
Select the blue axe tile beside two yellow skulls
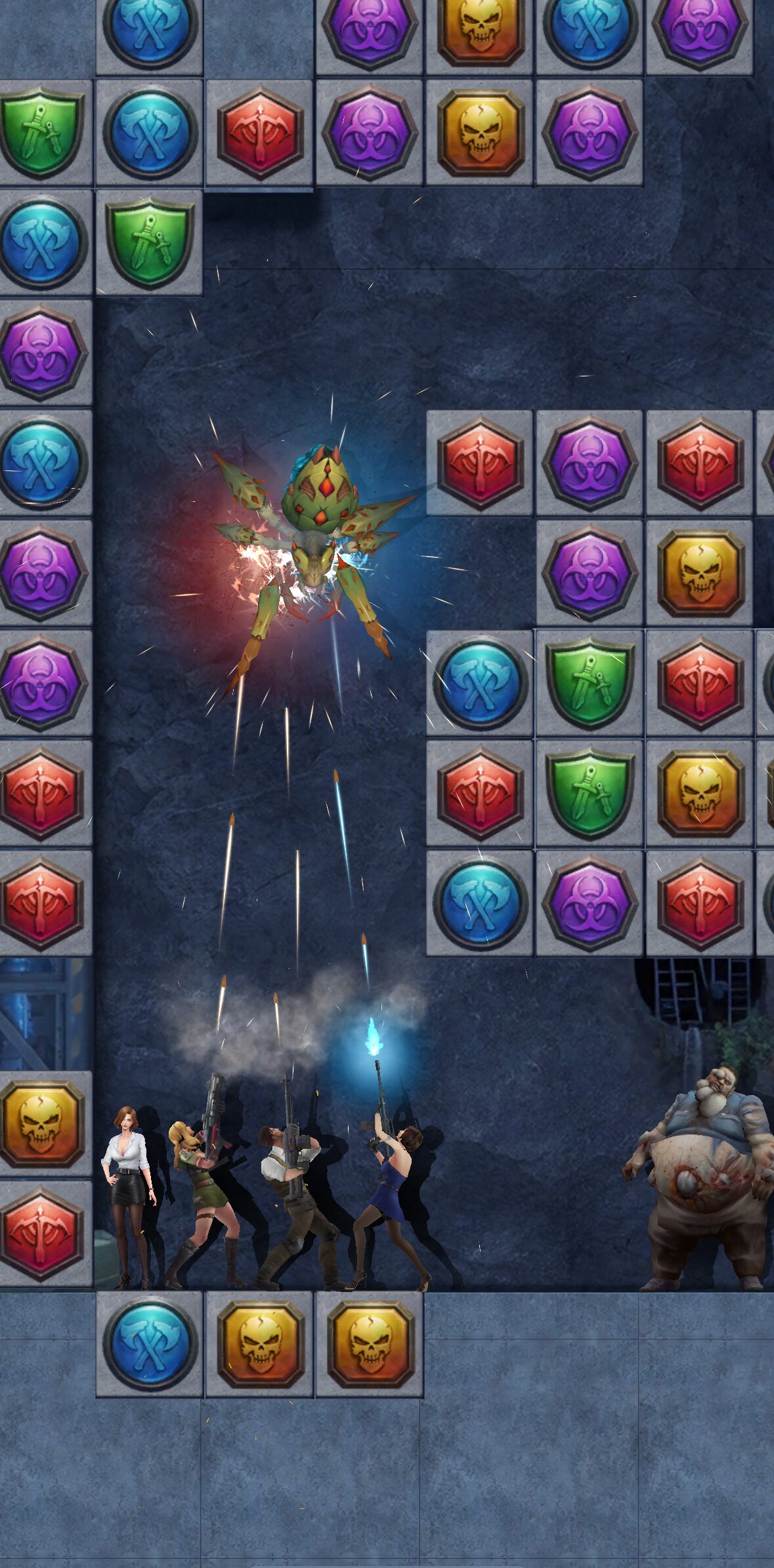149,1344
